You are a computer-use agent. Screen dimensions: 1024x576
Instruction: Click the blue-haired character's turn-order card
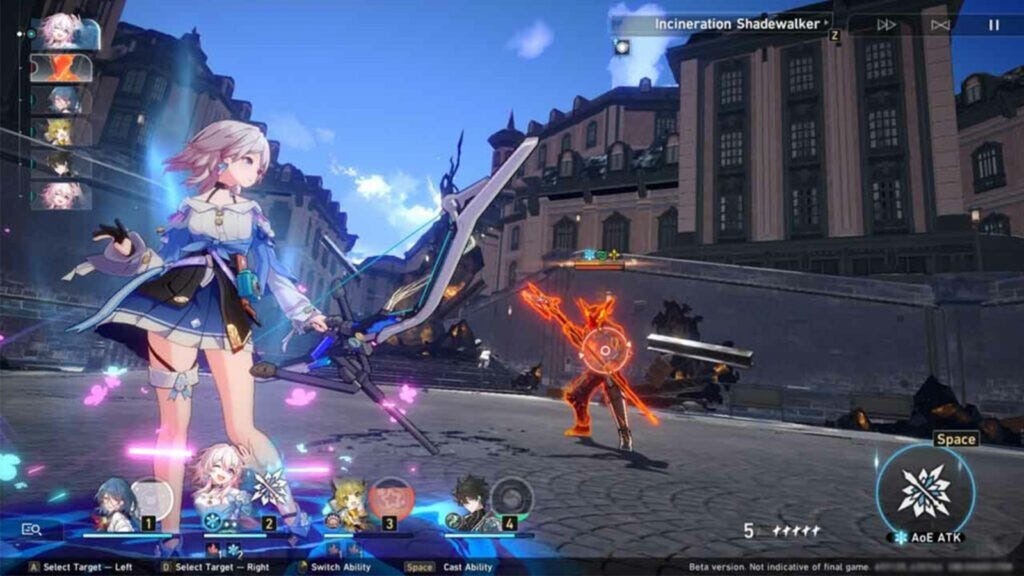click(x=62, y=100)
